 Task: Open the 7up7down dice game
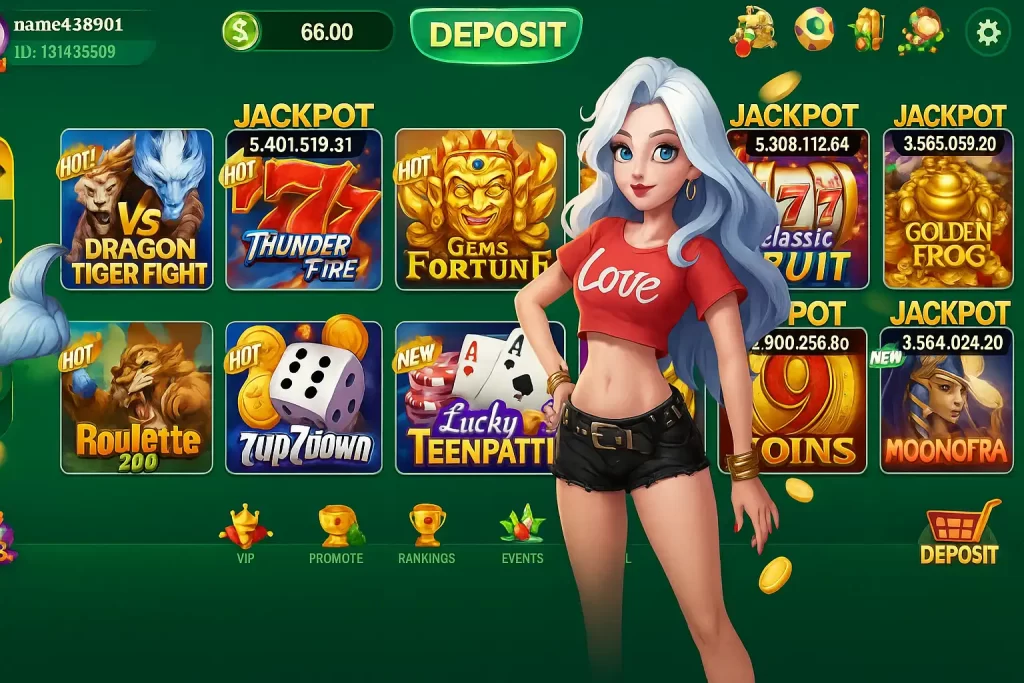tap(304, 398)
